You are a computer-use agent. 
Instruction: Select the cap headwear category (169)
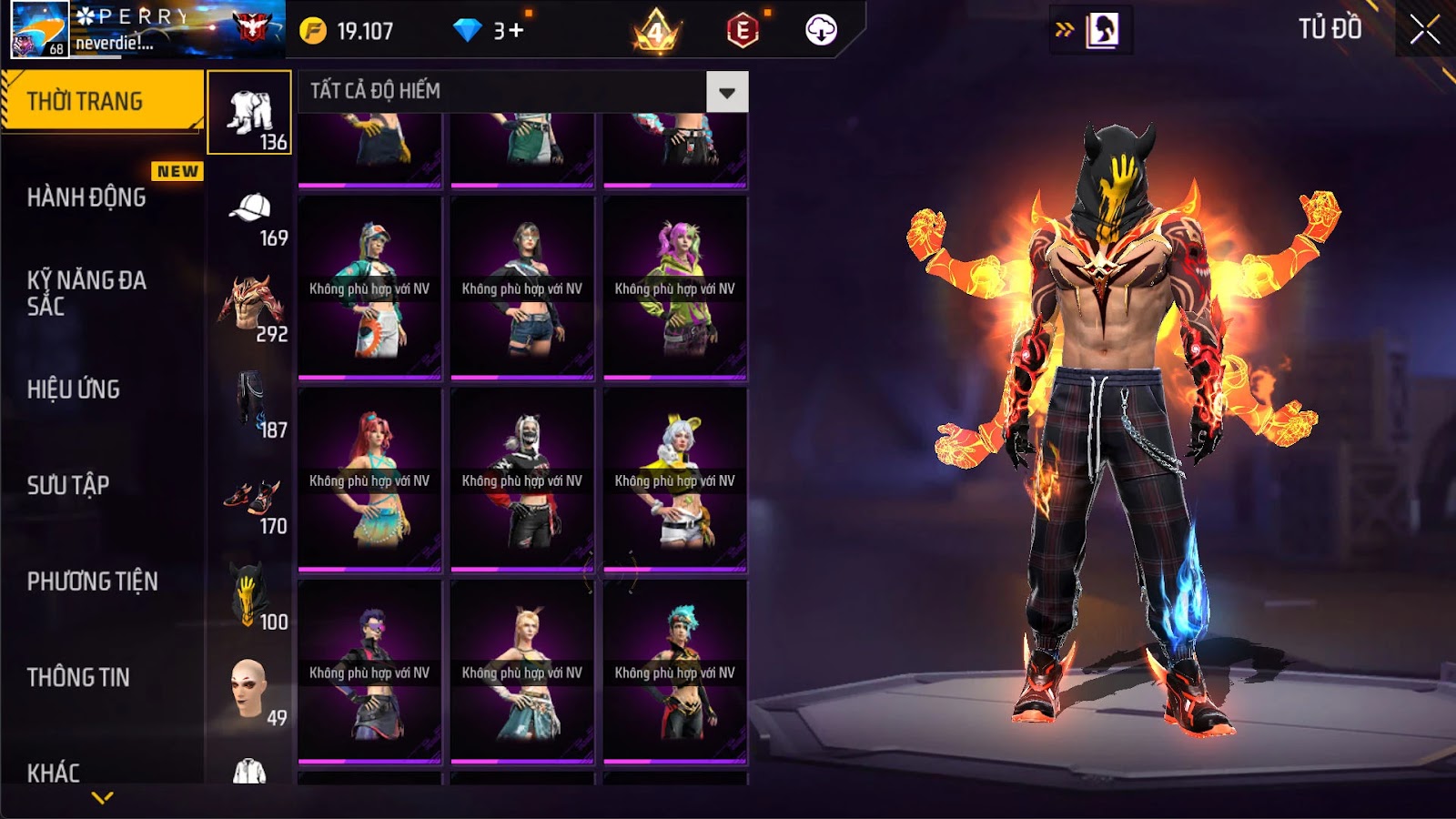coord(249,218)
